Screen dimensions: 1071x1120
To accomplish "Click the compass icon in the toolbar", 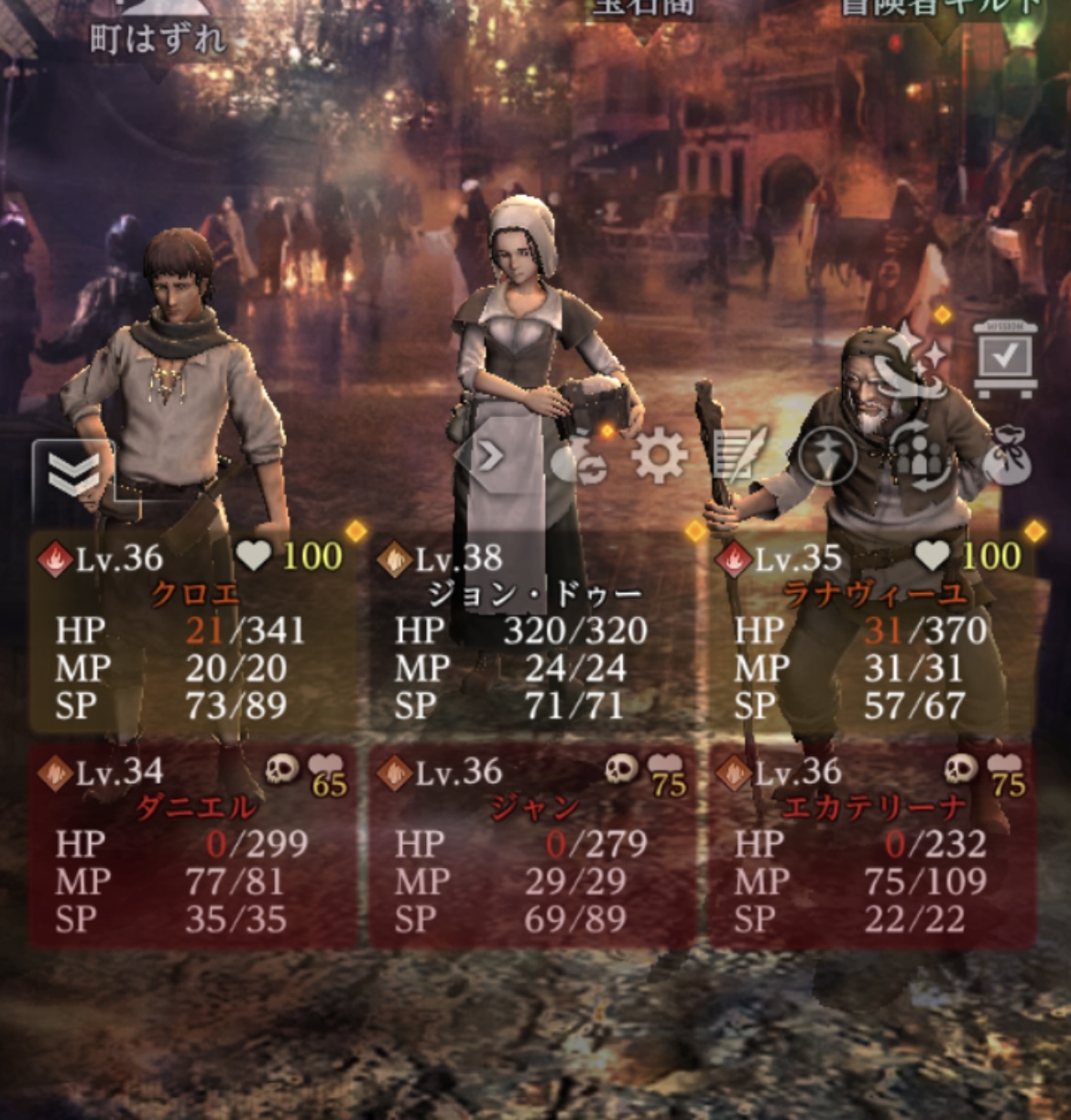I will (x=826, y=456).
